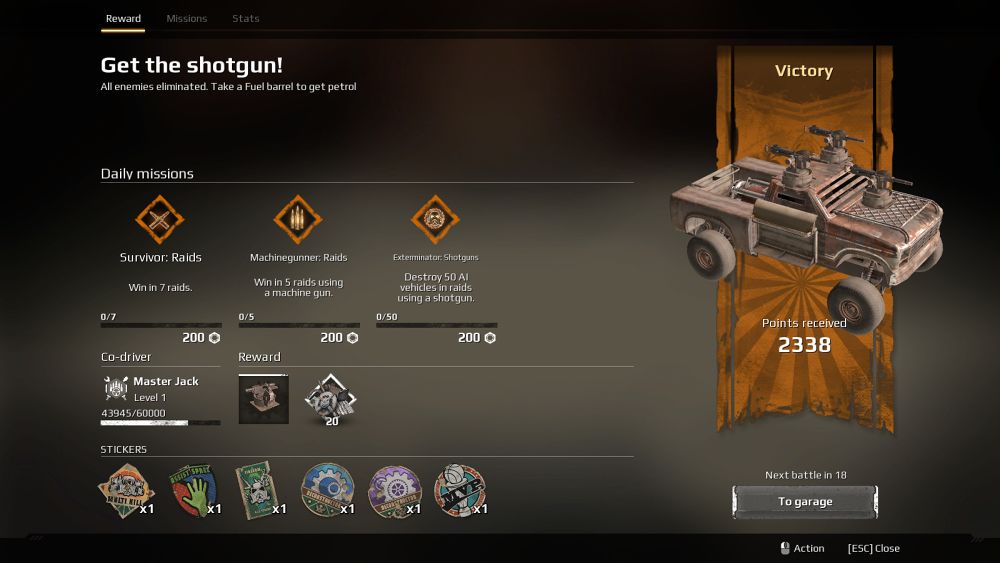
Task: Inspect the scrap metal reward of 20
Action: click(x=330, y=397)
